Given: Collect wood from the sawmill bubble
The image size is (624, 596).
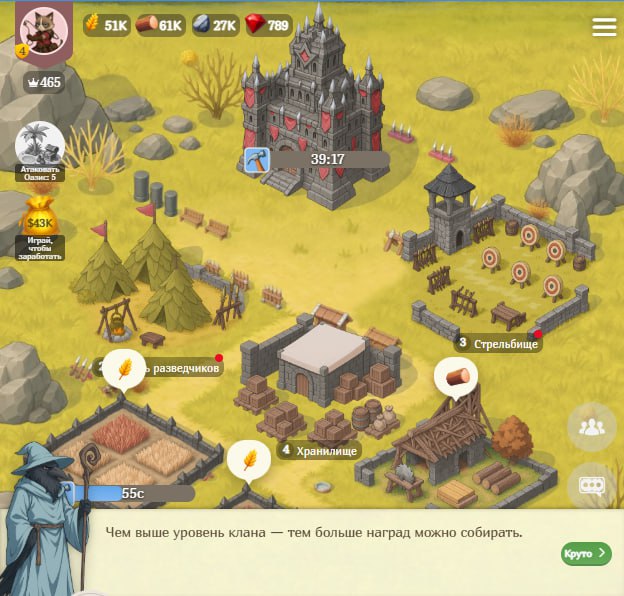Looking at the screenshot, I should [455, 377].
